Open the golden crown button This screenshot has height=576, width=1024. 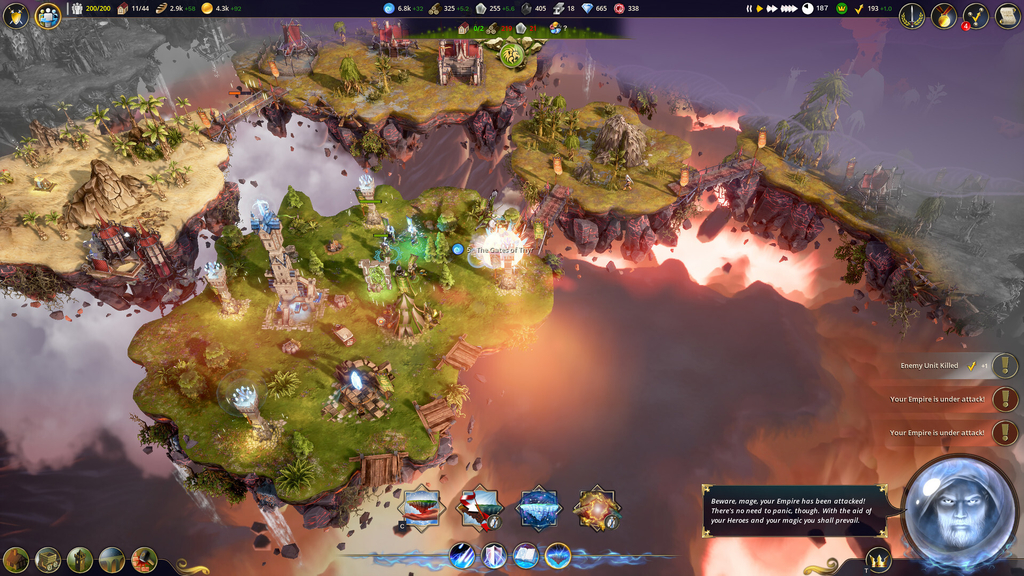coord(878,560)
